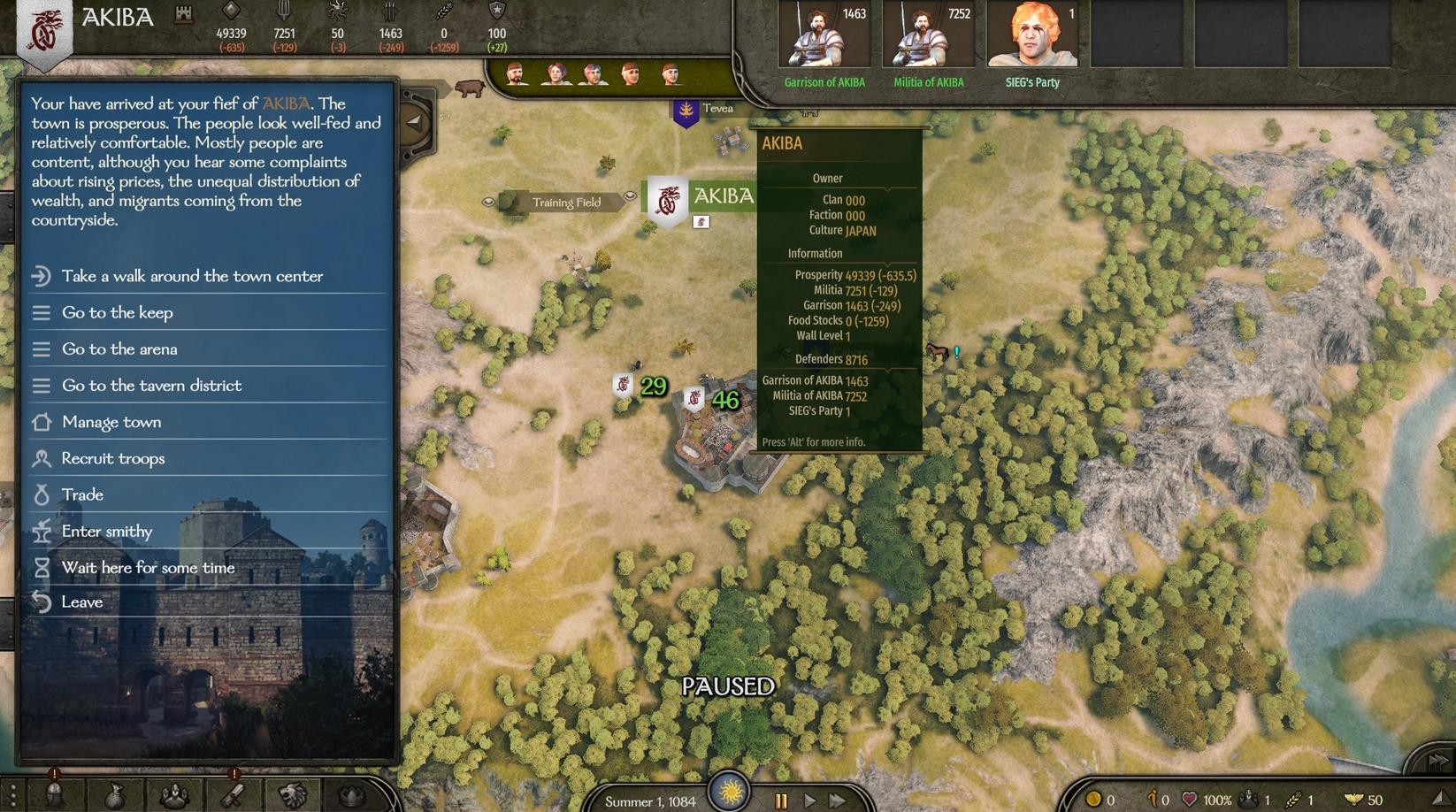Viewport: 1456px width, 812px height.
Task: Go to the keep
Action: coord(117,312)
